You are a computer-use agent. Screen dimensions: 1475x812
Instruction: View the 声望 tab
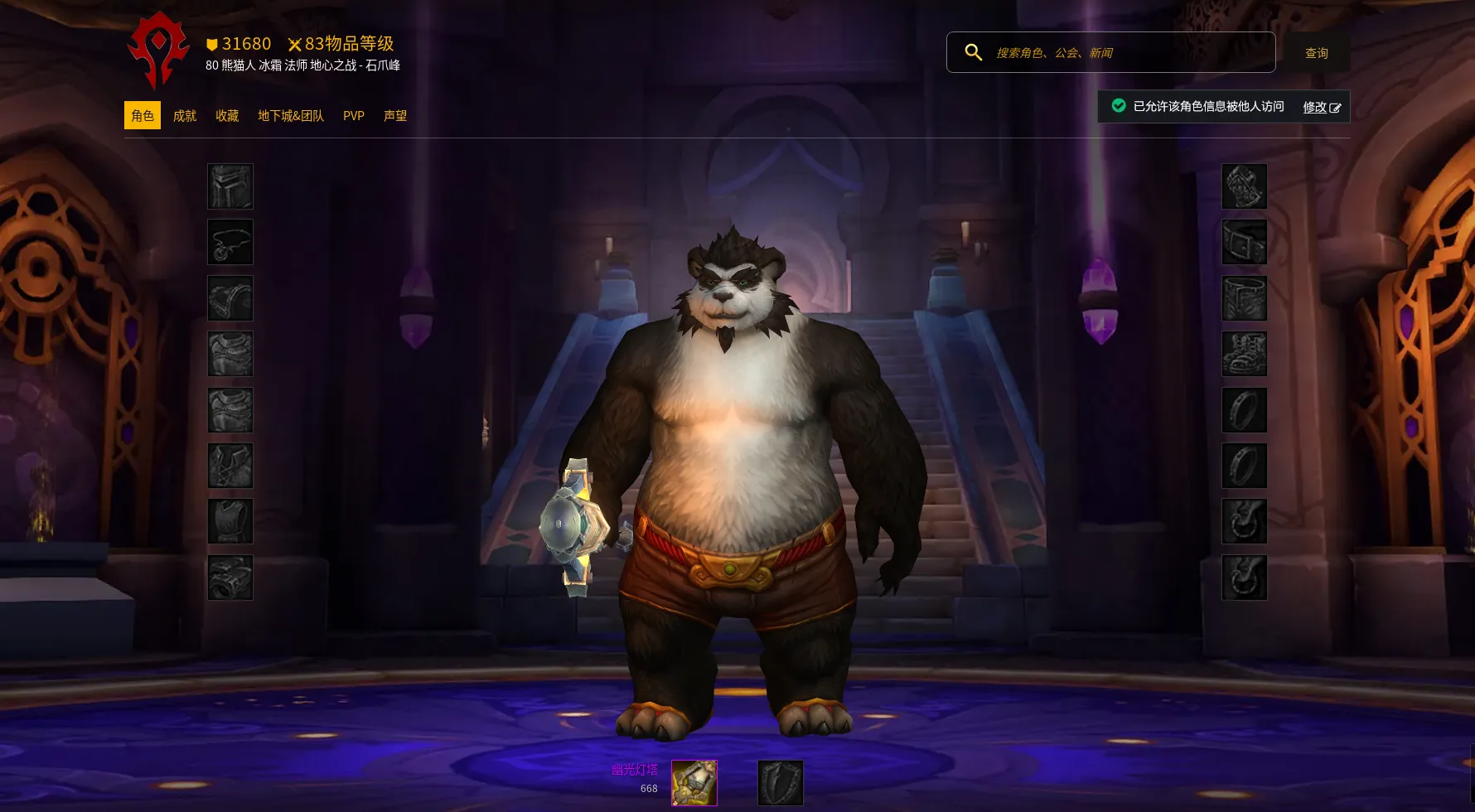pos(395,116)
